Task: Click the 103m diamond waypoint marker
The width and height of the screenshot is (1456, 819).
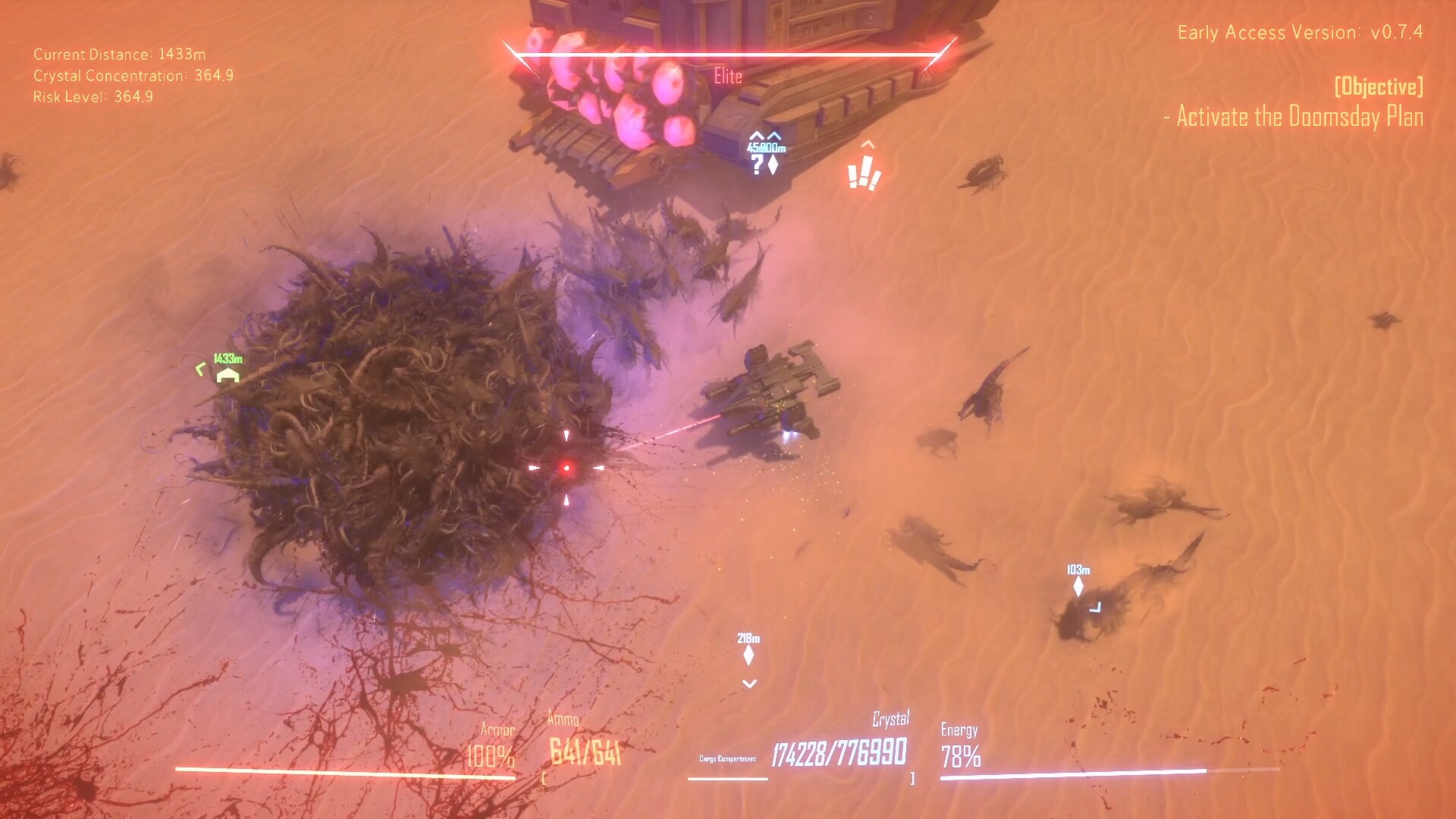Action: tap(1080, 588)
